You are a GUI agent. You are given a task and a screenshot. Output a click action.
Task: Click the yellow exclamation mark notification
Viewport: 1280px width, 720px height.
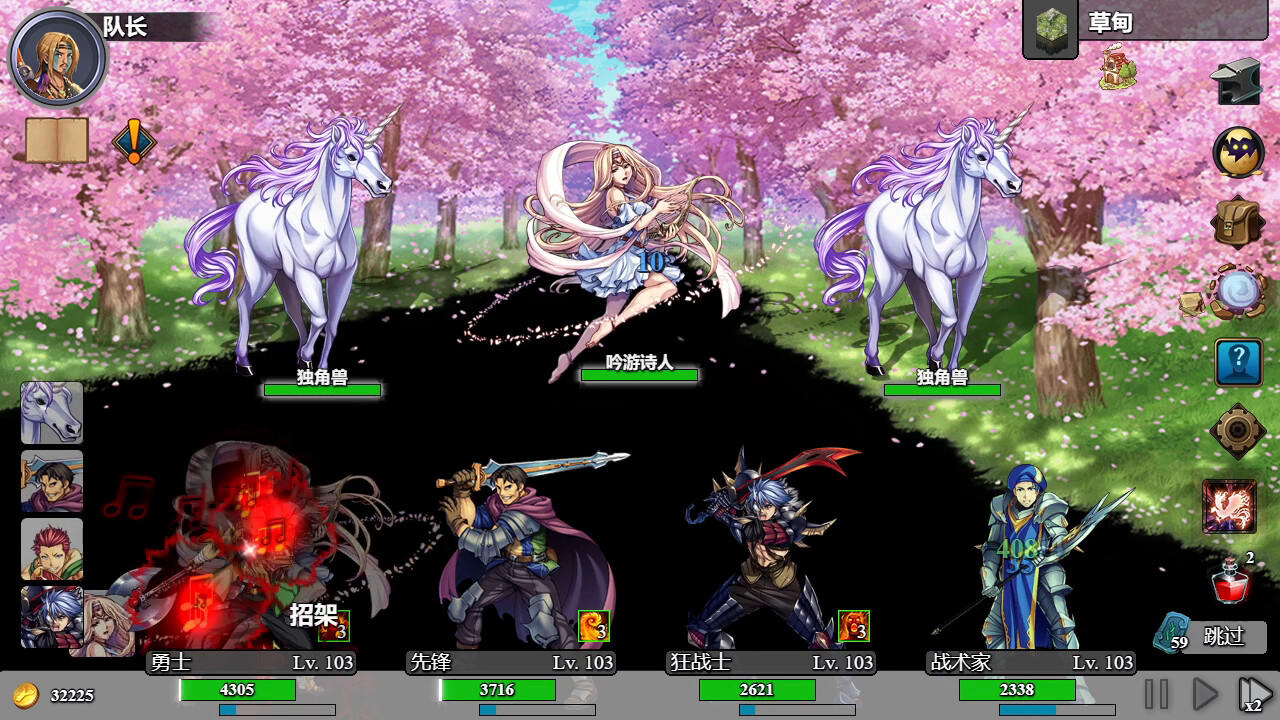[x=135, y=143]
